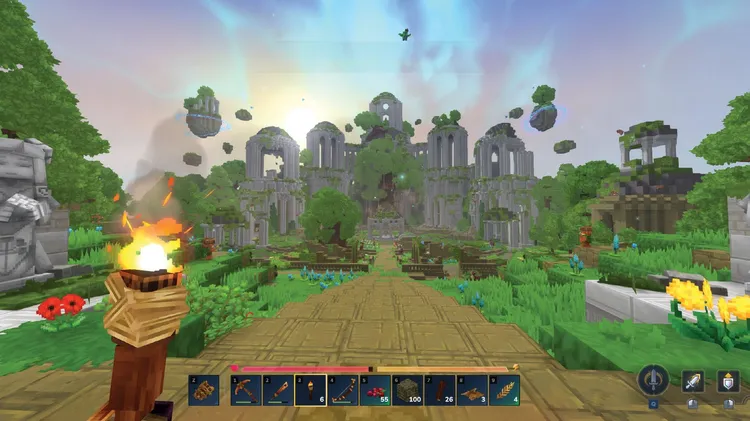Select the pickaxe hotbar slot
750x421 pixels.
246,390
